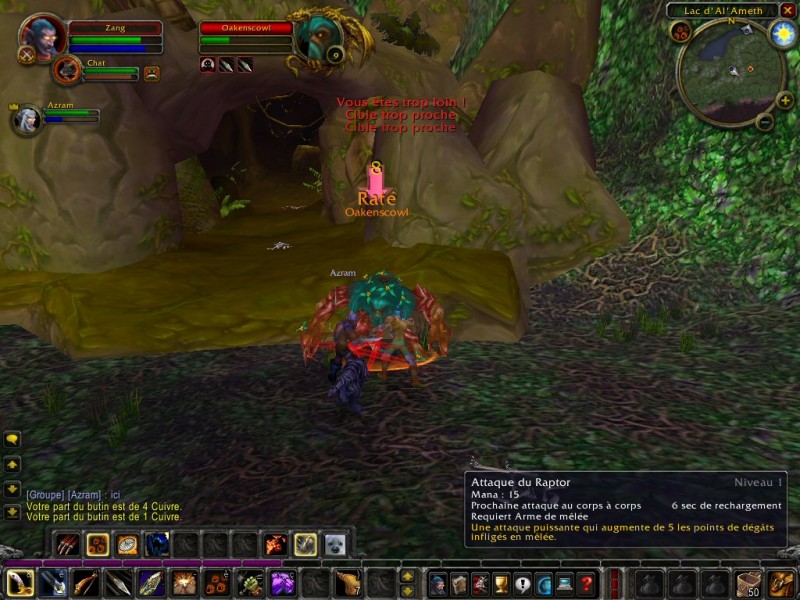Open the quest log chalice button

tap(502, 583)
